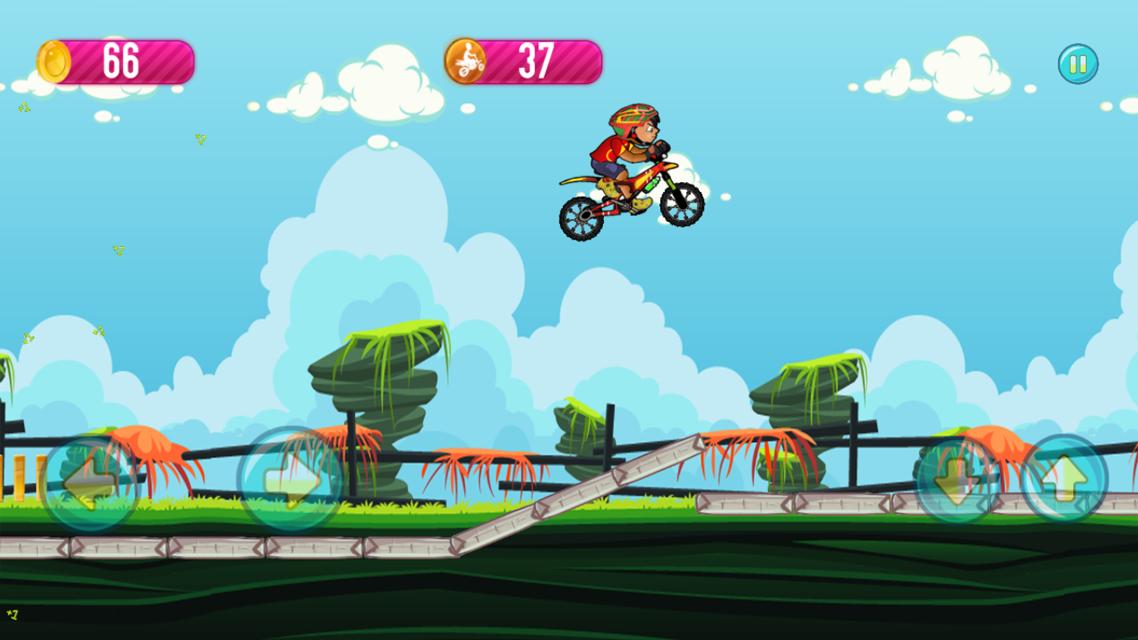The width and height of the screenshot is (1138, 640).
Task: Pause the game with the pause button
Action: pyautogui.click(x=1078, y=64)
